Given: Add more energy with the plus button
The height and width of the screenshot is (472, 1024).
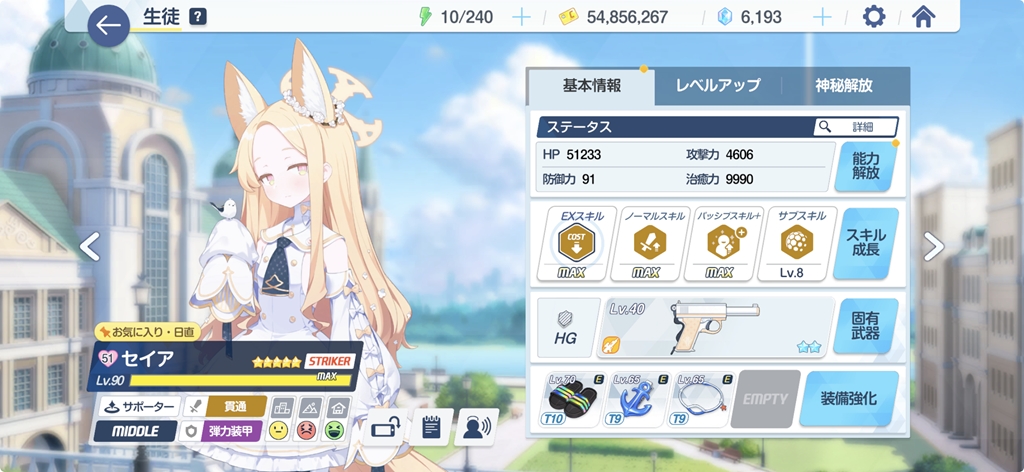Looking at the screenshot, I should tap(521, 17).
